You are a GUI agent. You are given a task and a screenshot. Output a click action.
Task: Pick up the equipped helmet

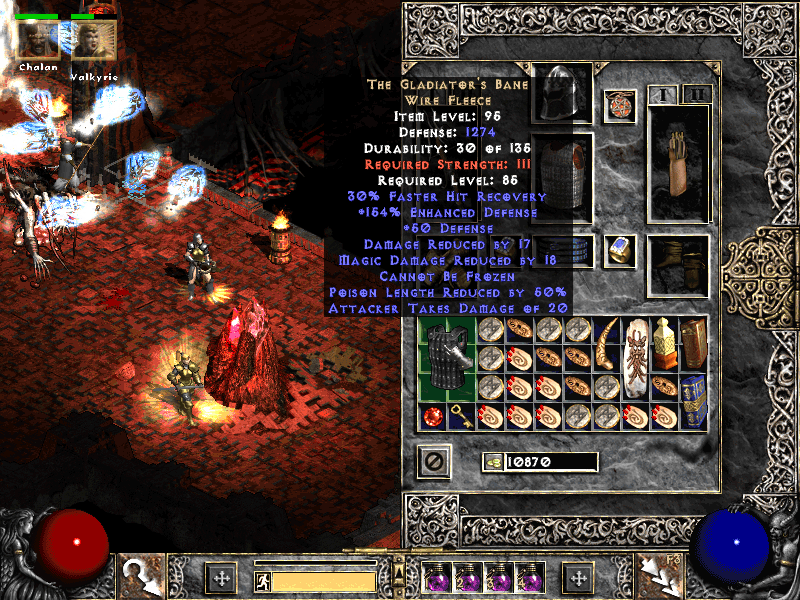(x=561, y=94)
